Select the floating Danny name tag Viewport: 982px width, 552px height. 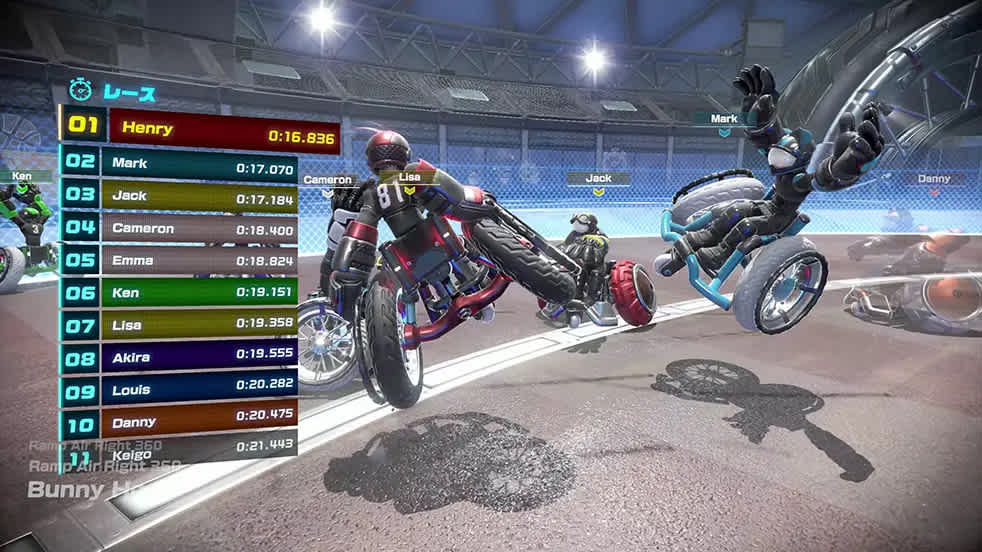934,179
